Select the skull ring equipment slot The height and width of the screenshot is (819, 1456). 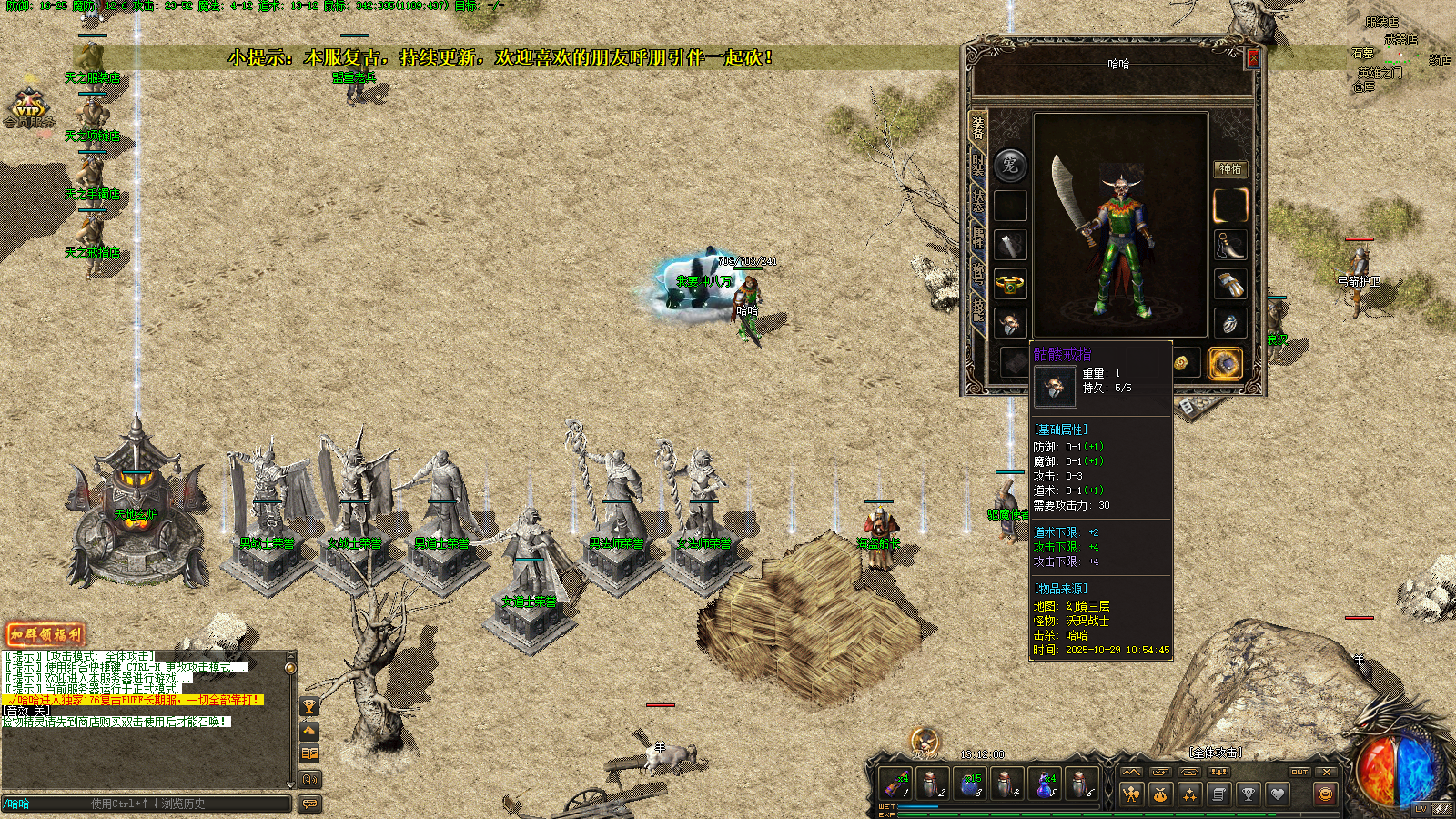click(x=1010, y=323)
